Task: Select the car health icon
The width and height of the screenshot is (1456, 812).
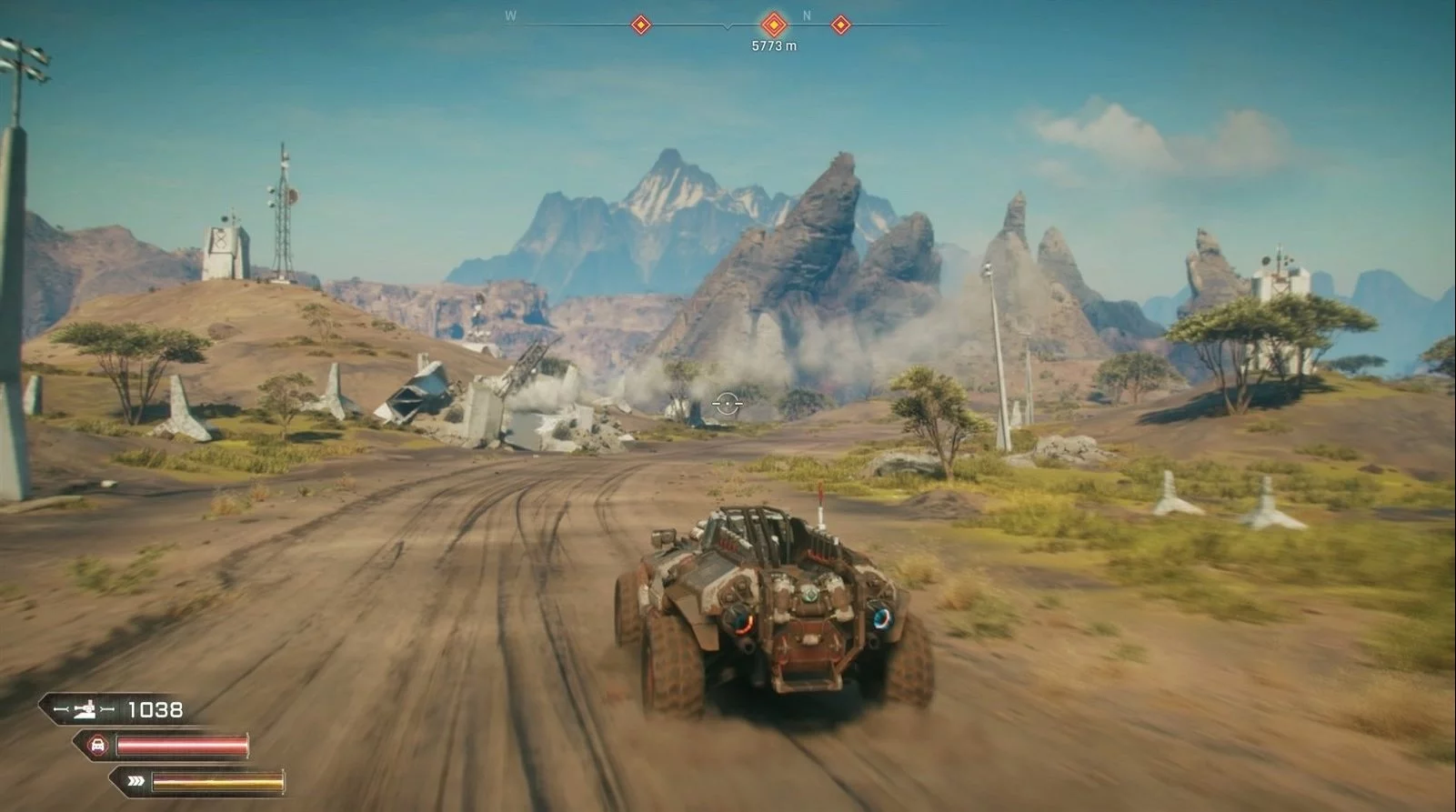Action: (96, 747)
